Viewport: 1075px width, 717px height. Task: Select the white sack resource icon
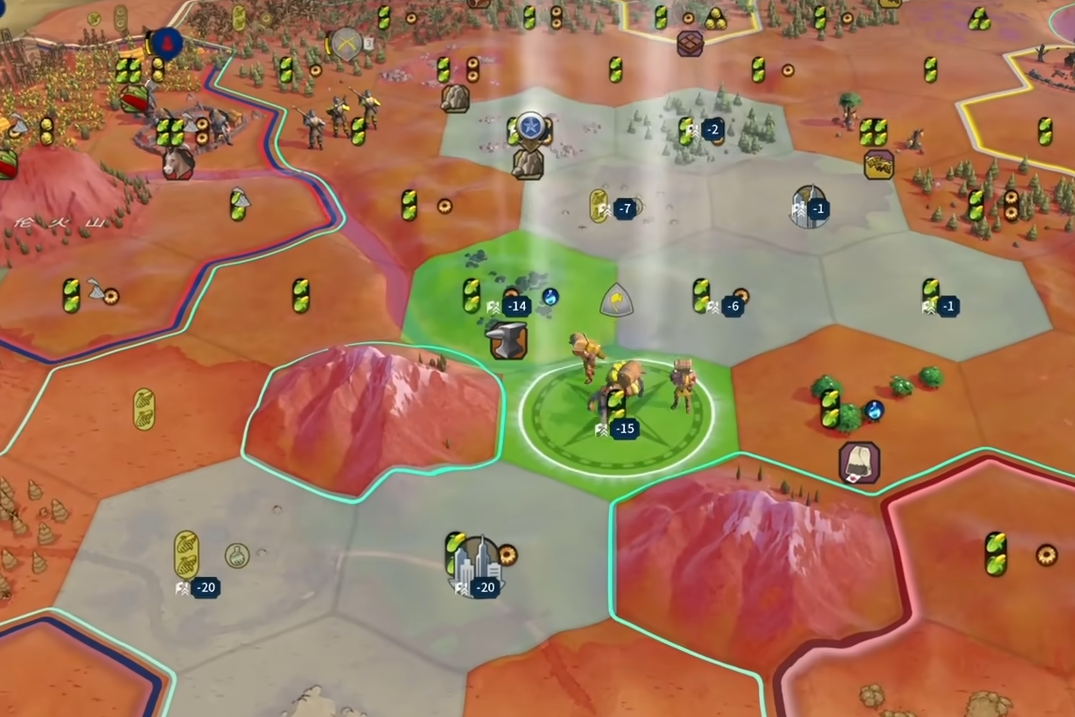coord(859,462)
